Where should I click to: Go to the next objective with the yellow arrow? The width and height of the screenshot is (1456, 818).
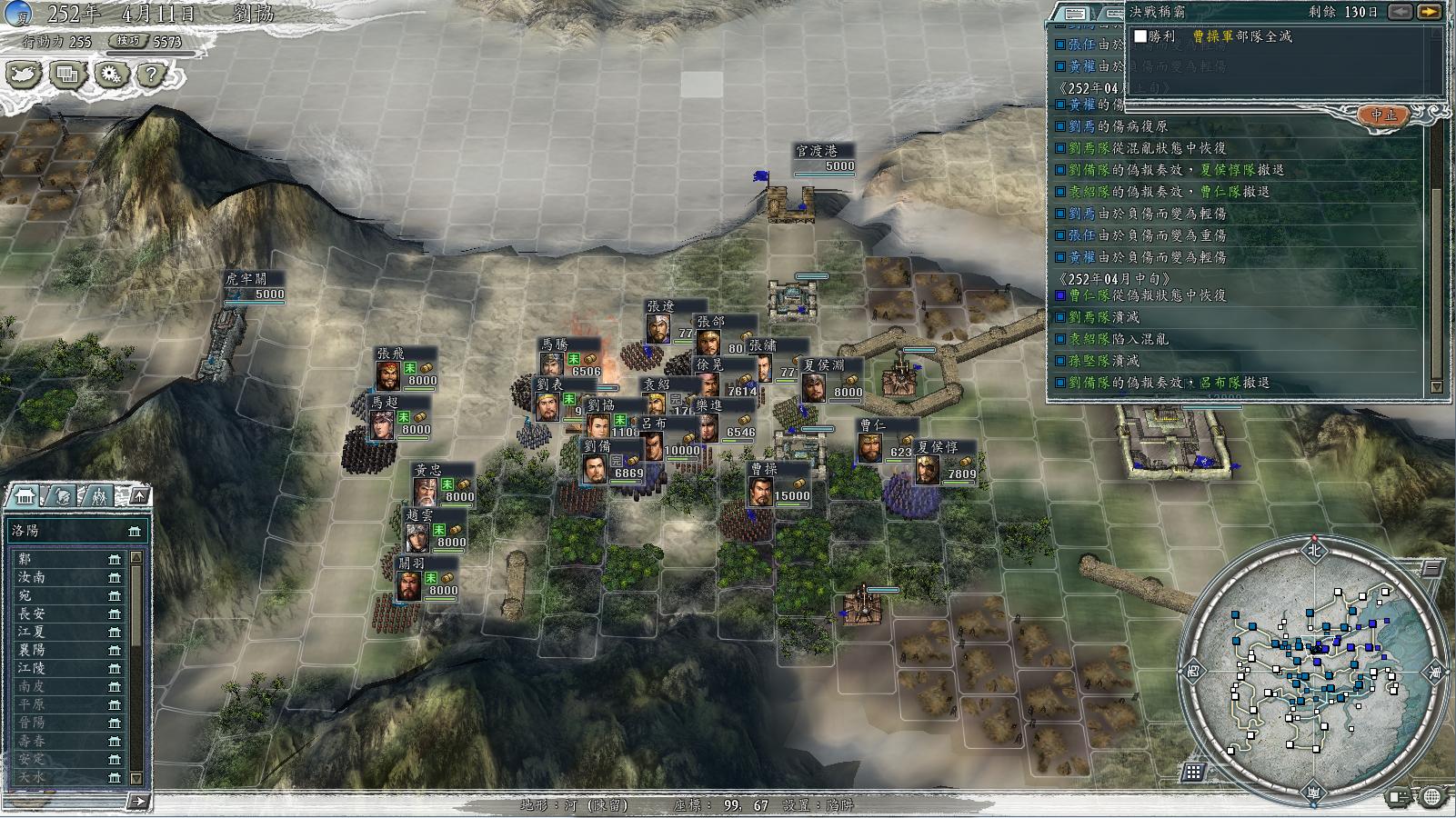pos(1429,12)
